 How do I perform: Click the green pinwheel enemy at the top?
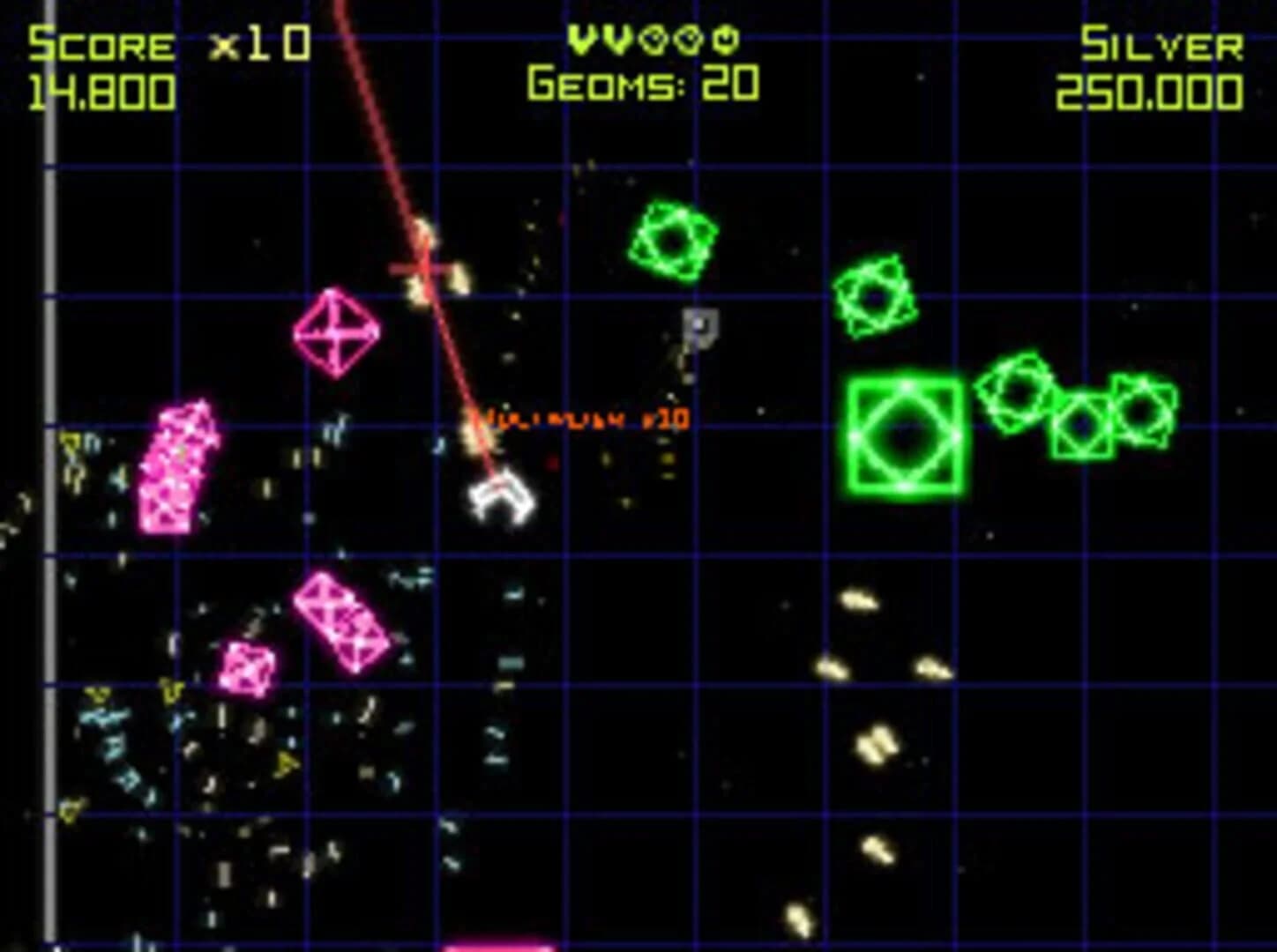(673, 240)
